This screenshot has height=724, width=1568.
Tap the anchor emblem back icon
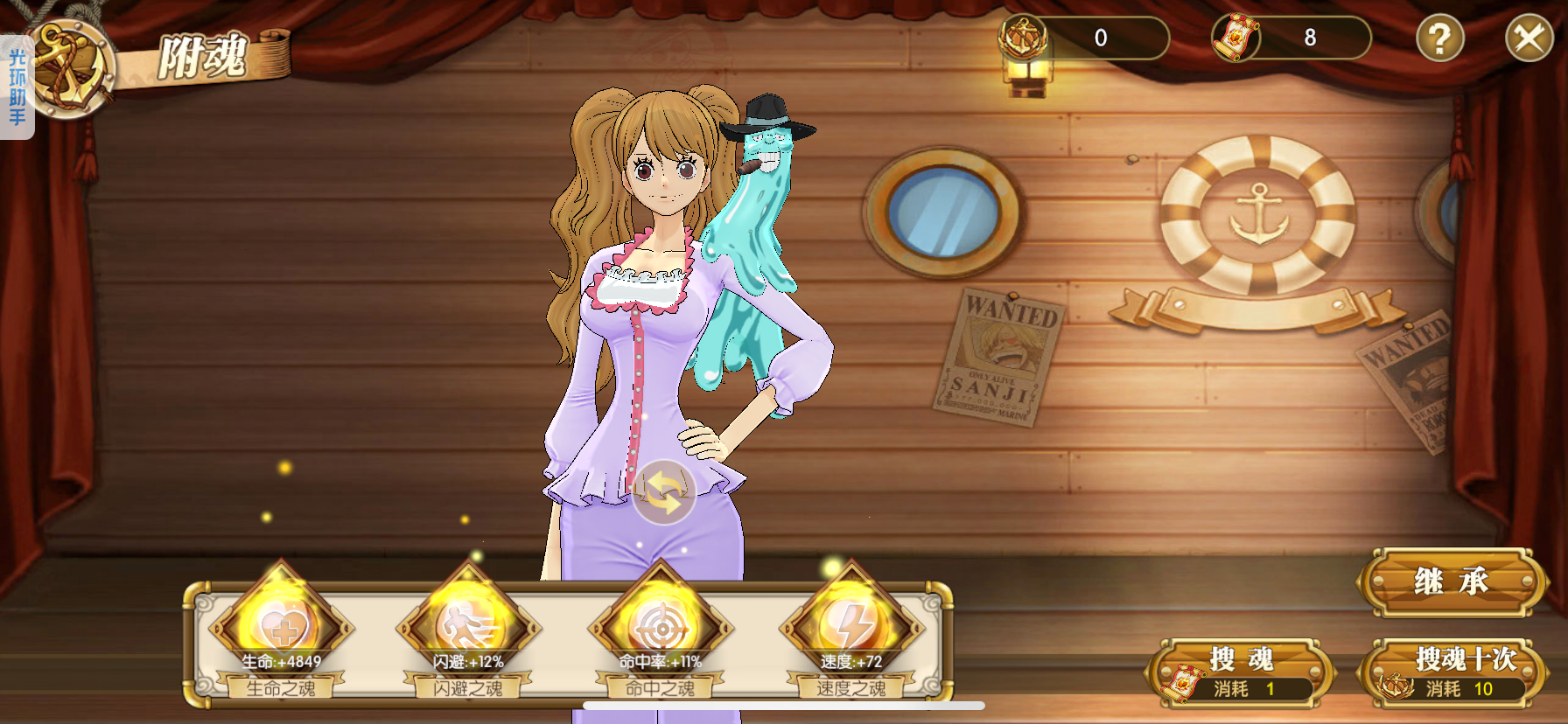pyautogui.click(x=70, y=68)
